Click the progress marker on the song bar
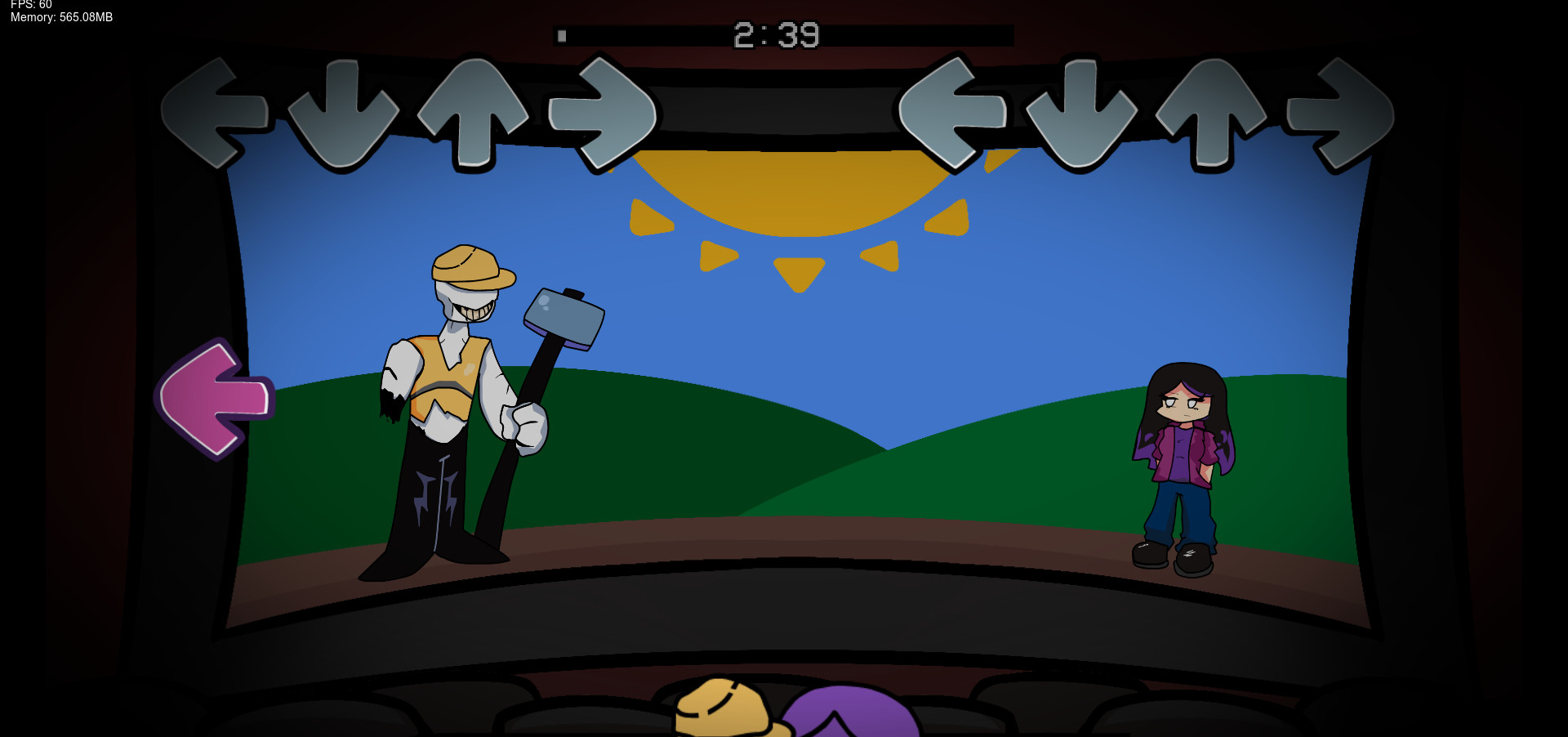 point(563,35)
